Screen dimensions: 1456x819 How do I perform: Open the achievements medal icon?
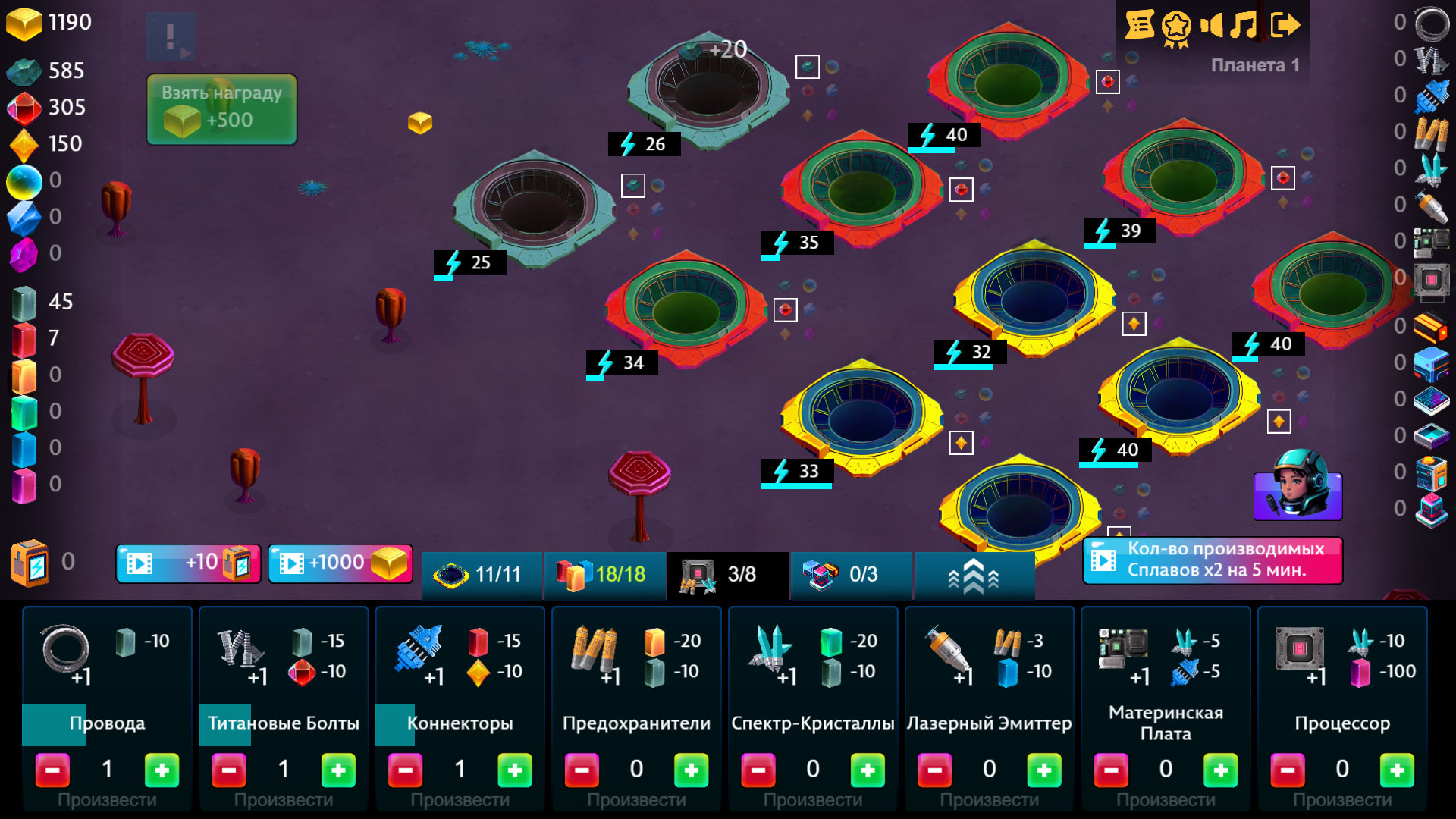click(x=1176, y=25)
